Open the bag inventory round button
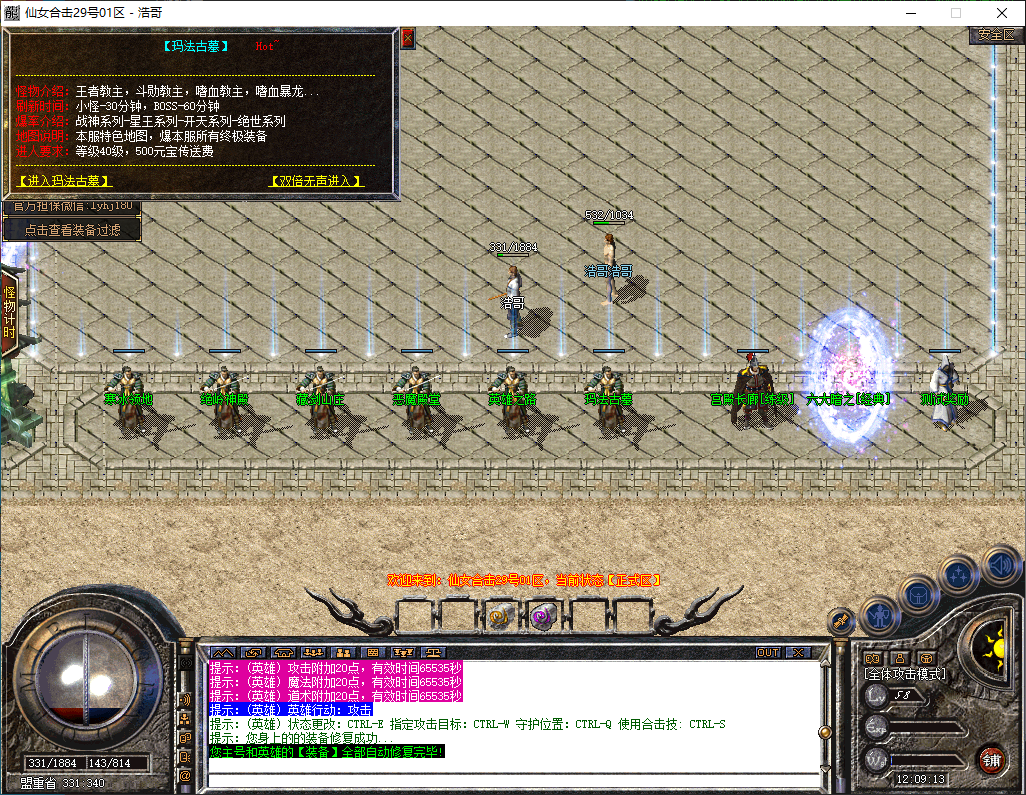Screen dimensions: 1026x795 918,594
